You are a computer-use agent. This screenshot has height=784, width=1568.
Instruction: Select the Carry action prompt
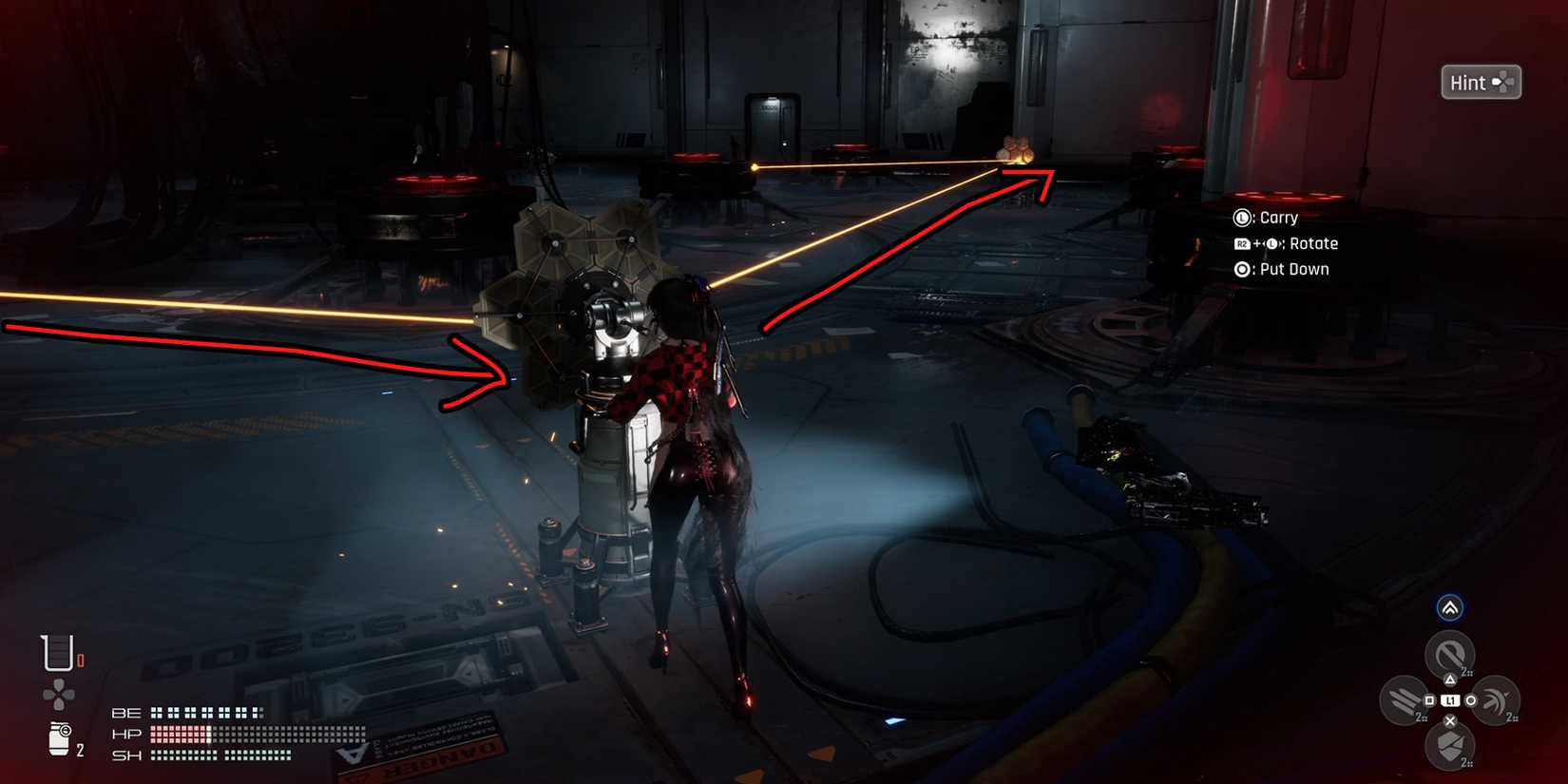[x=1279, y=218]
